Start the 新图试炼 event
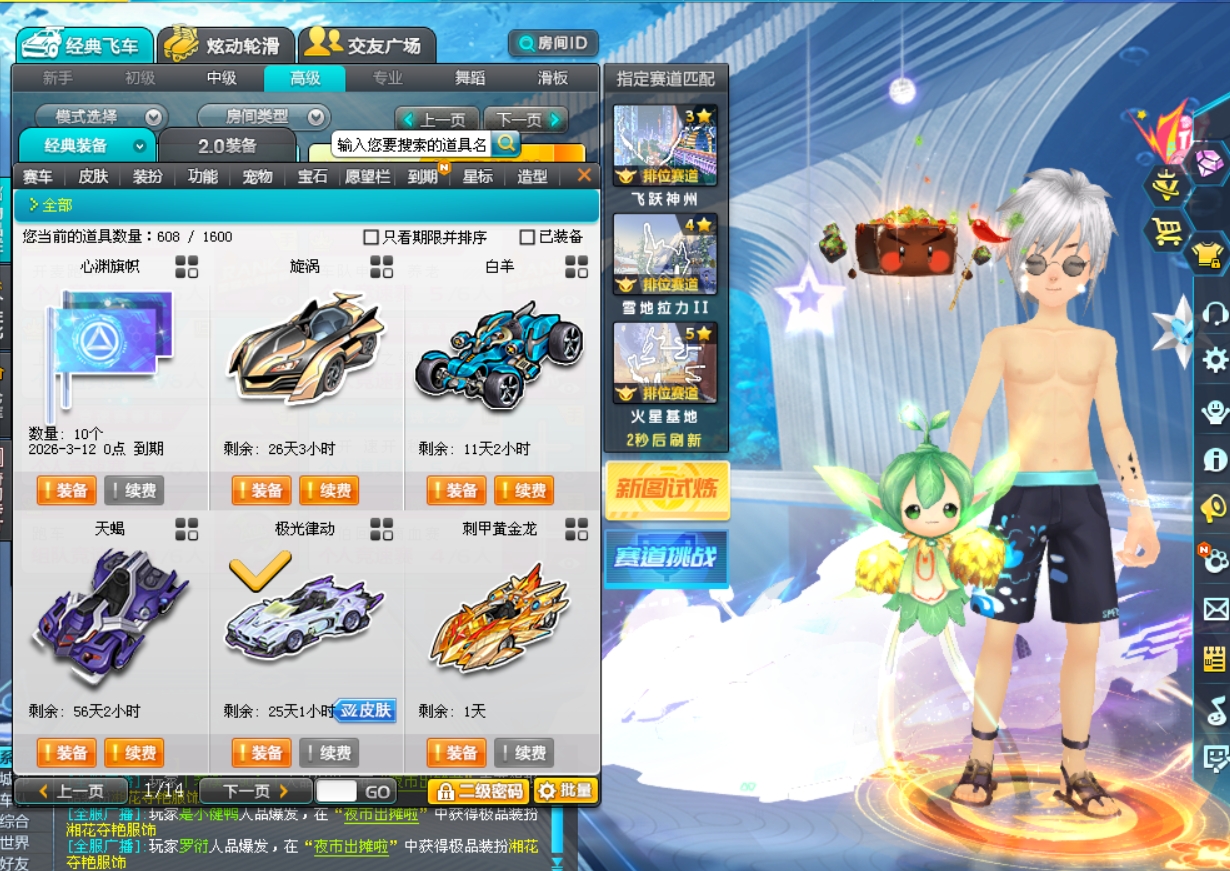1230x871 pixels. (x=667, y=490)
